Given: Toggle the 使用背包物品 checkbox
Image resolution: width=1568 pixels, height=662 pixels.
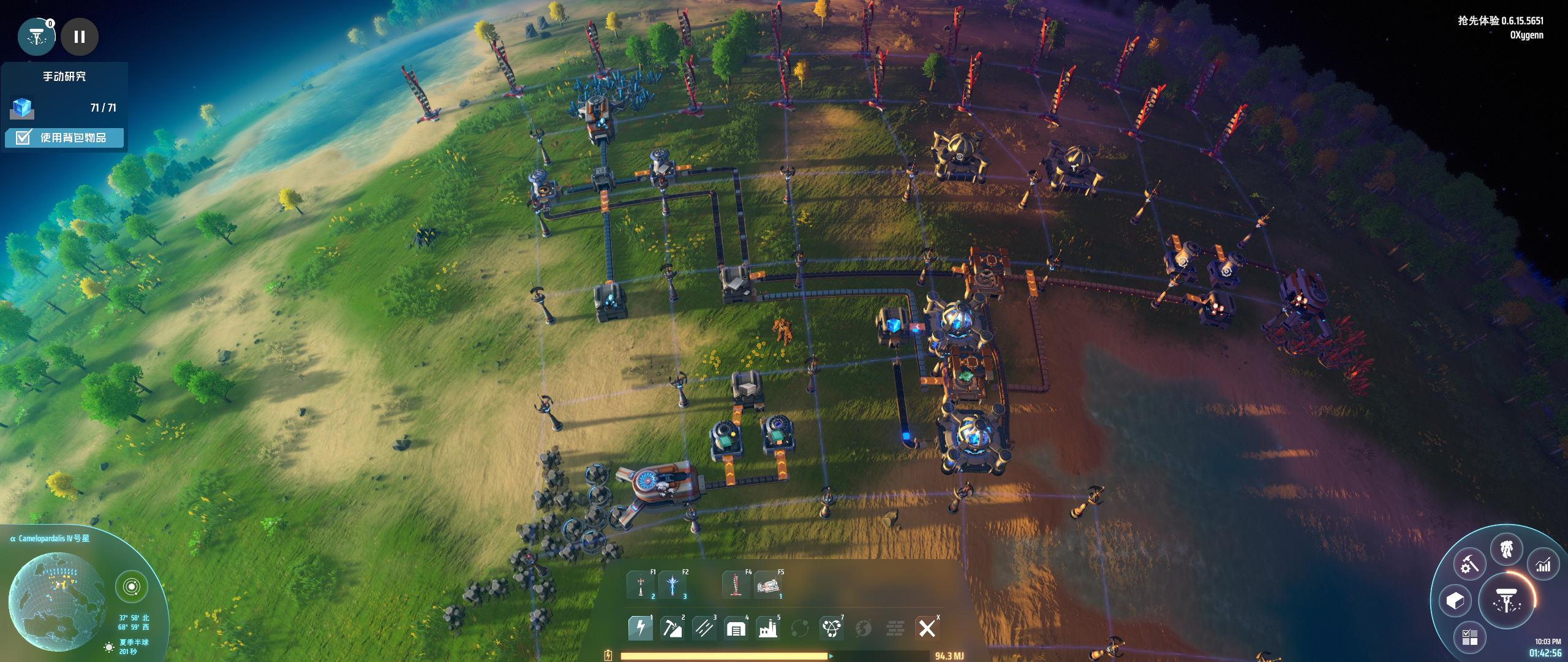Looking at the screenshot, I should [24, 137].
